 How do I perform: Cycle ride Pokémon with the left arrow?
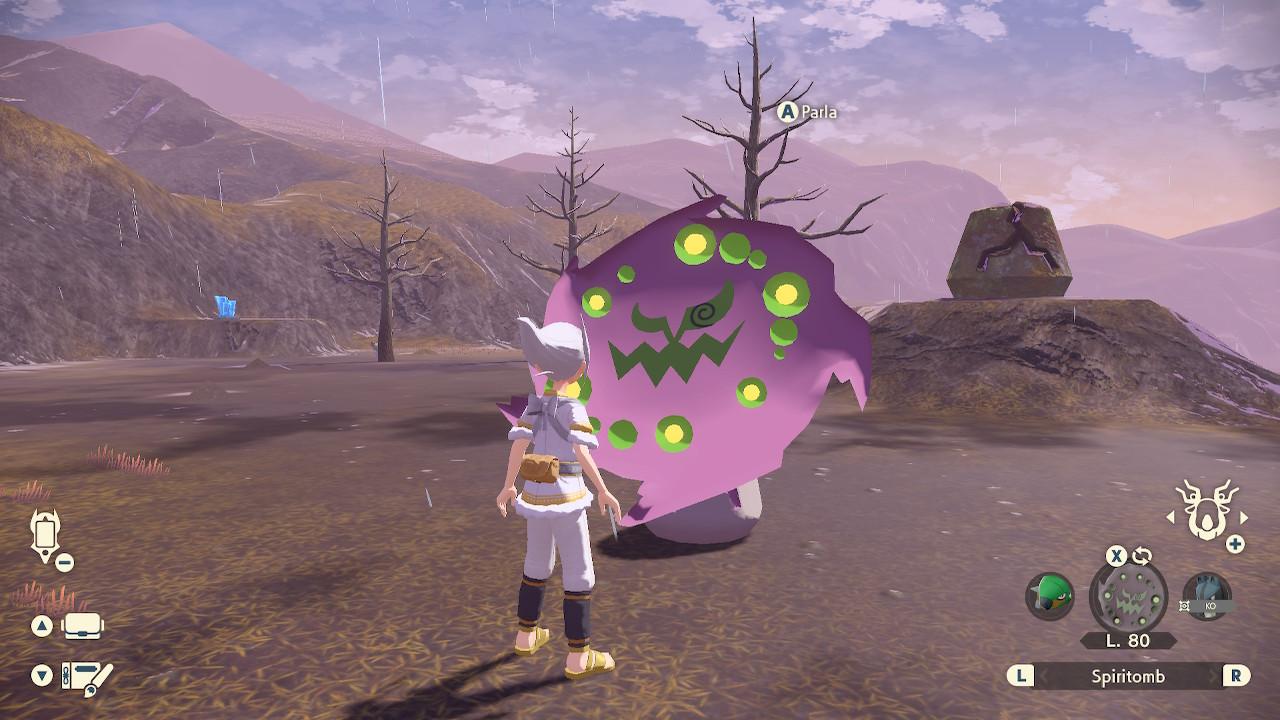click(1171, 517)
